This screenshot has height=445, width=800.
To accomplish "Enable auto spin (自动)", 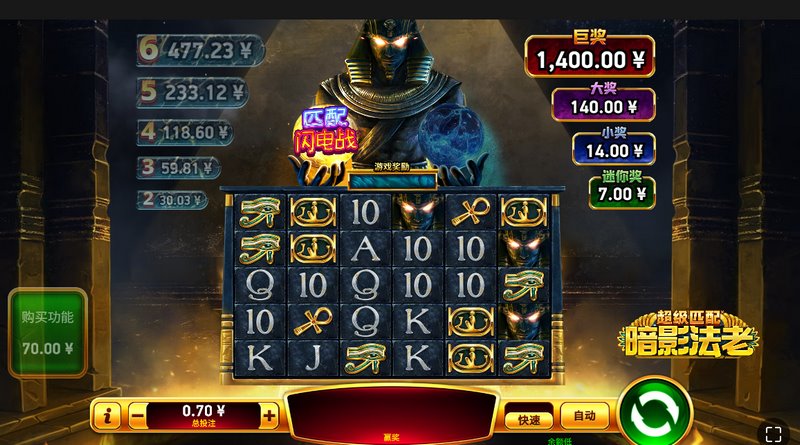I will (x=584, y=415).
